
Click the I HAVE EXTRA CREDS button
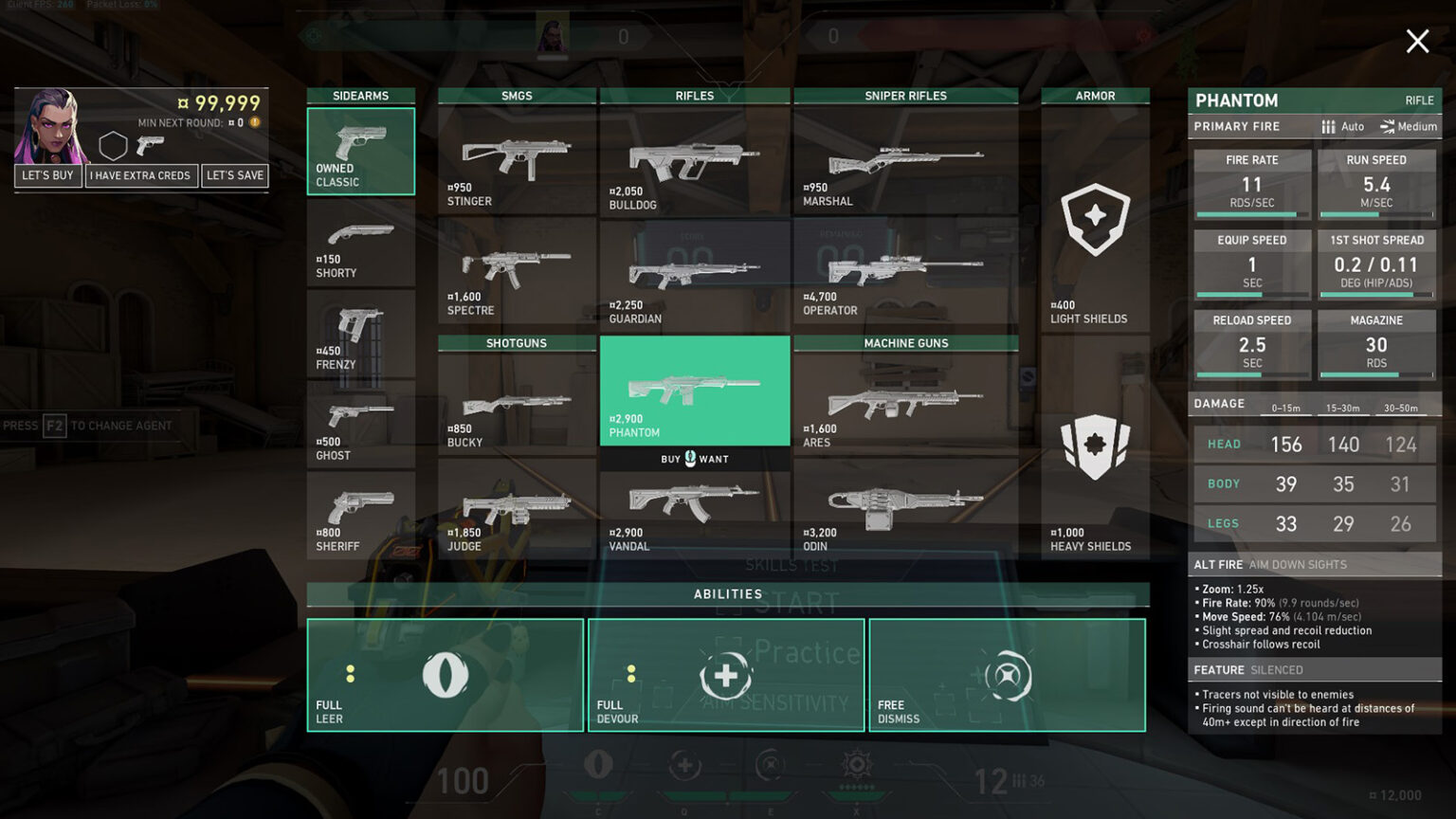click(x=141, y=175)
